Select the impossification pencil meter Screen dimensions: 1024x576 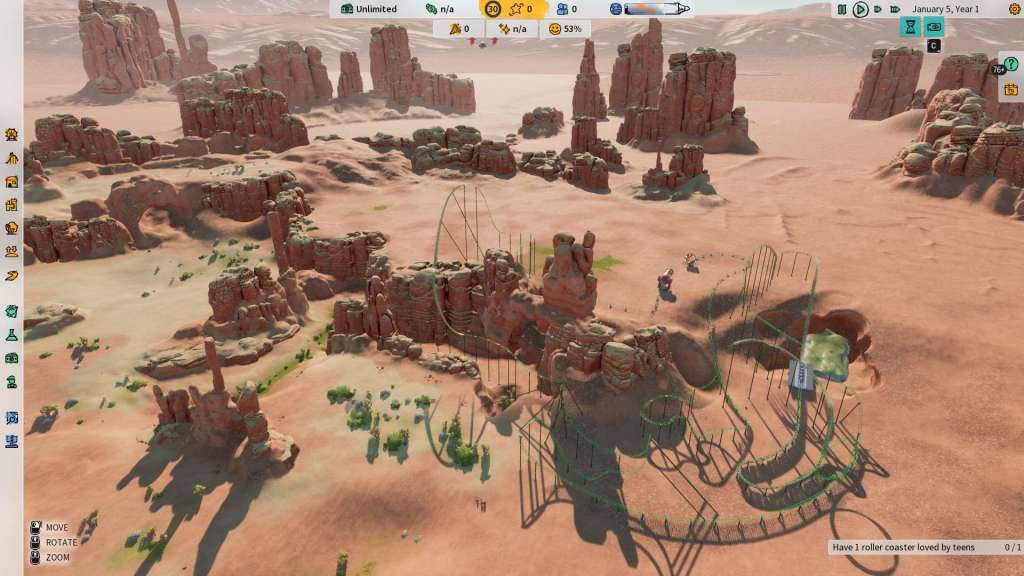click(651, 9)
